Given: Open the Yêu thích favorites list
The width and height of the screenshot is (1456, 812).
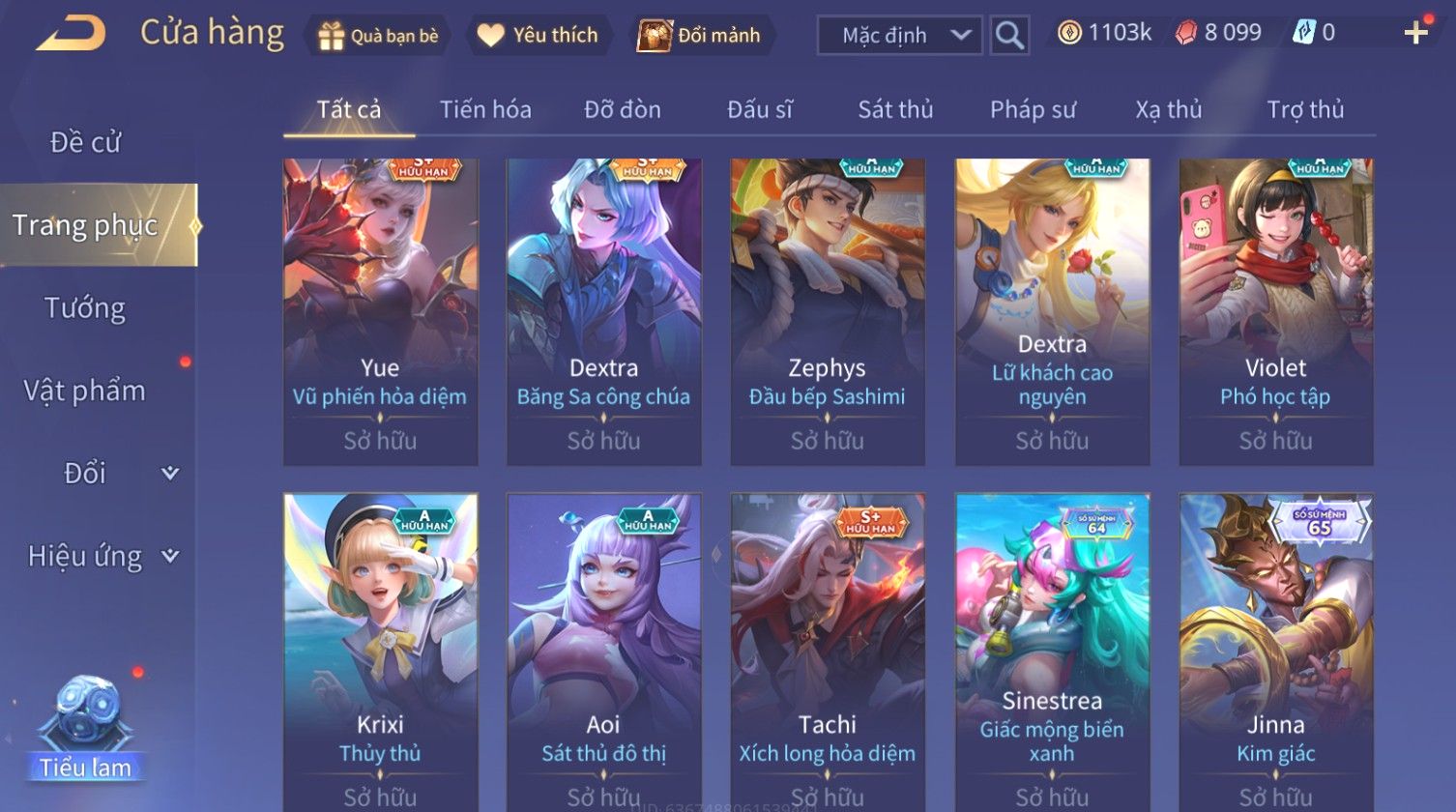Looking at the screenshot, I should [x=539, y=36].
